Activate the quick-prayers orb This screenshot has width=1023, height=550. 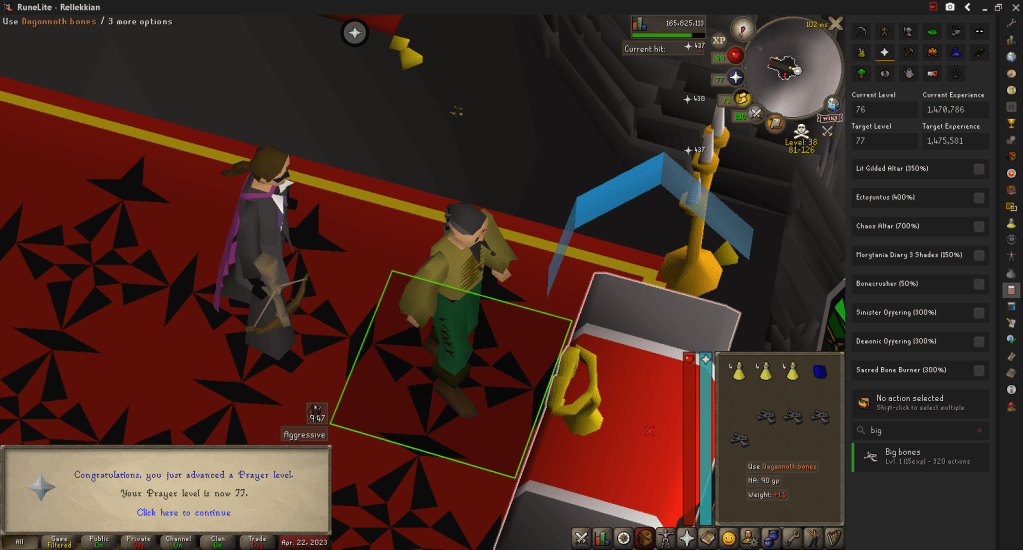coord(736,77)
